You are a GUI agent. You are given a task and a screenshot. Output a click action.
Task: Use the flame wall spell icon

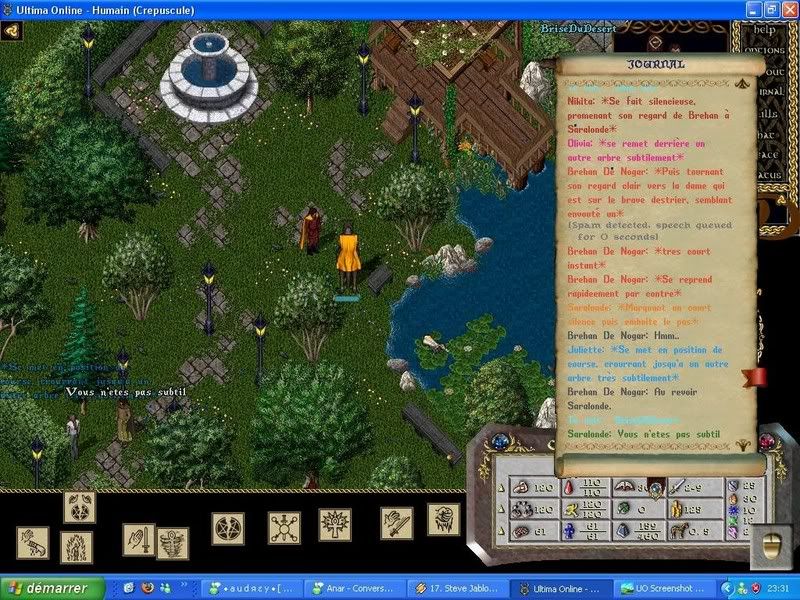click(77, 546)
